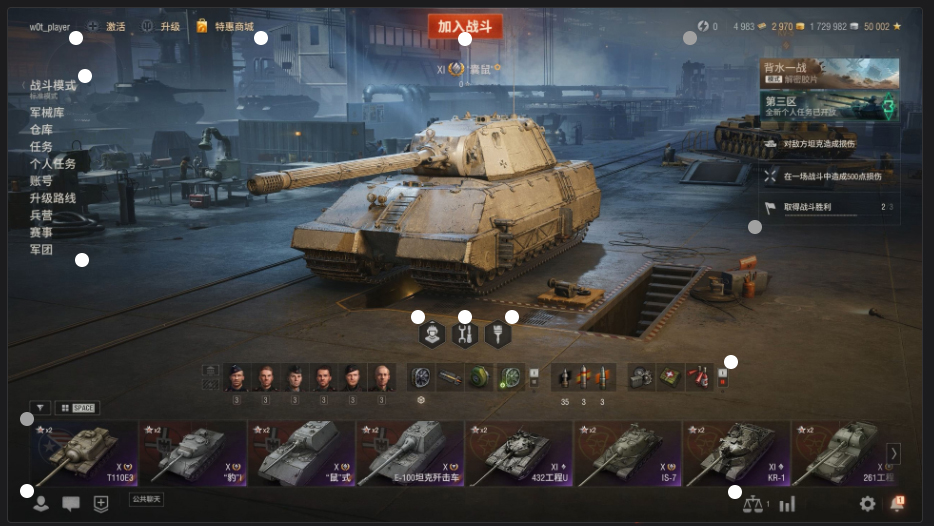
Task: Select the 军团 clan menu entry
Action: tap(41, 249)
